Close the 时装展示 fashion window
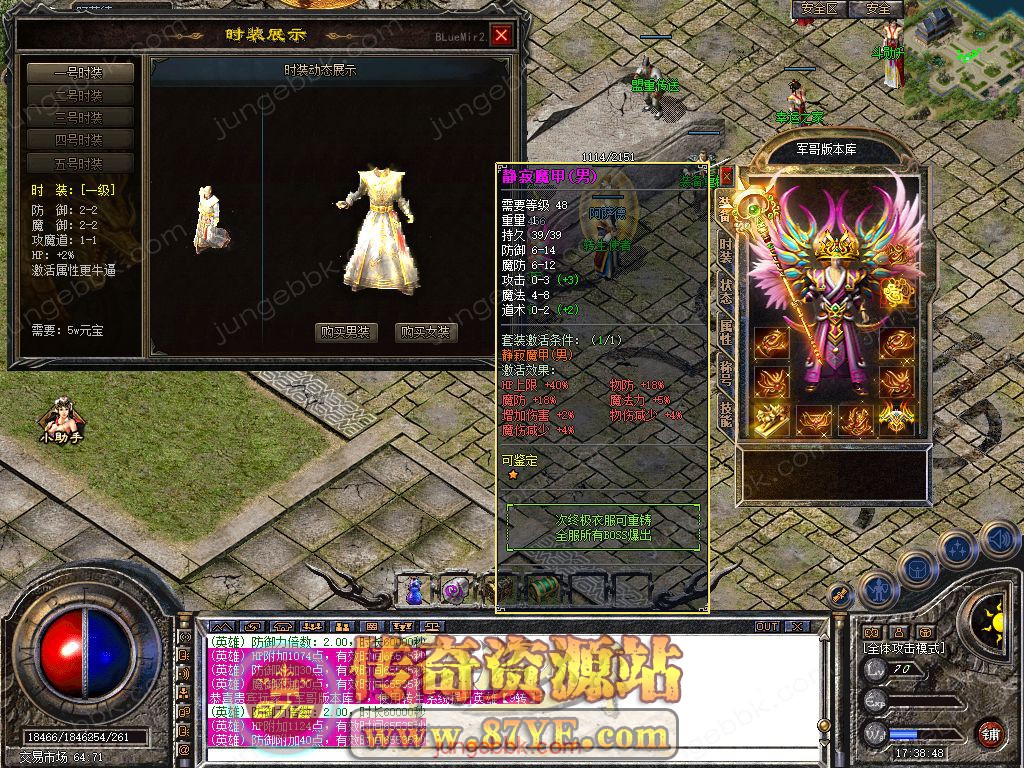This screenshot has width=1024, height=768. pyautogui.click(x=501, y=36)
